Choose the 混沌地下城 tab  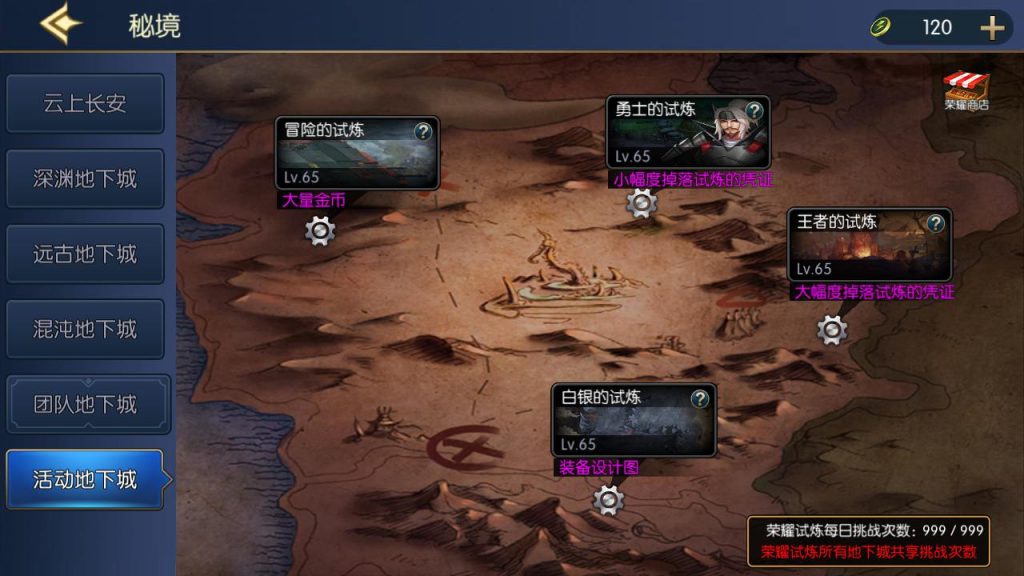pos(85,329)
